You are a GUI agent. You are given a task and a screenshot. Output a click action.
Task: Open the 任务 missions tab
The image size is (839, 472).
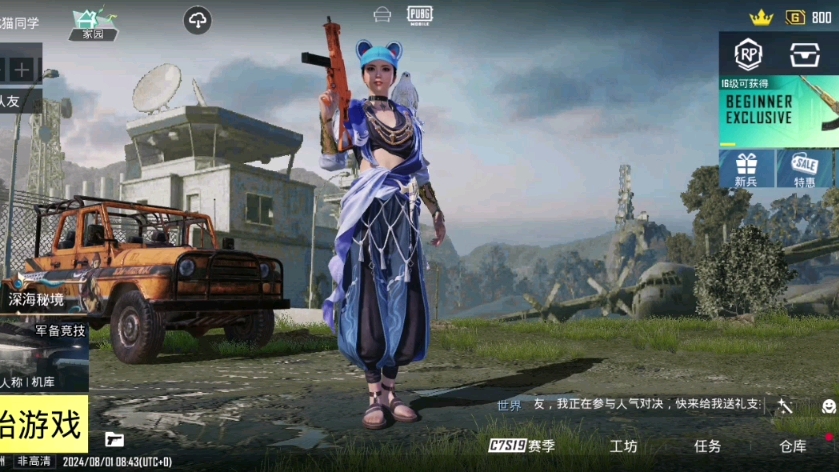707,446
